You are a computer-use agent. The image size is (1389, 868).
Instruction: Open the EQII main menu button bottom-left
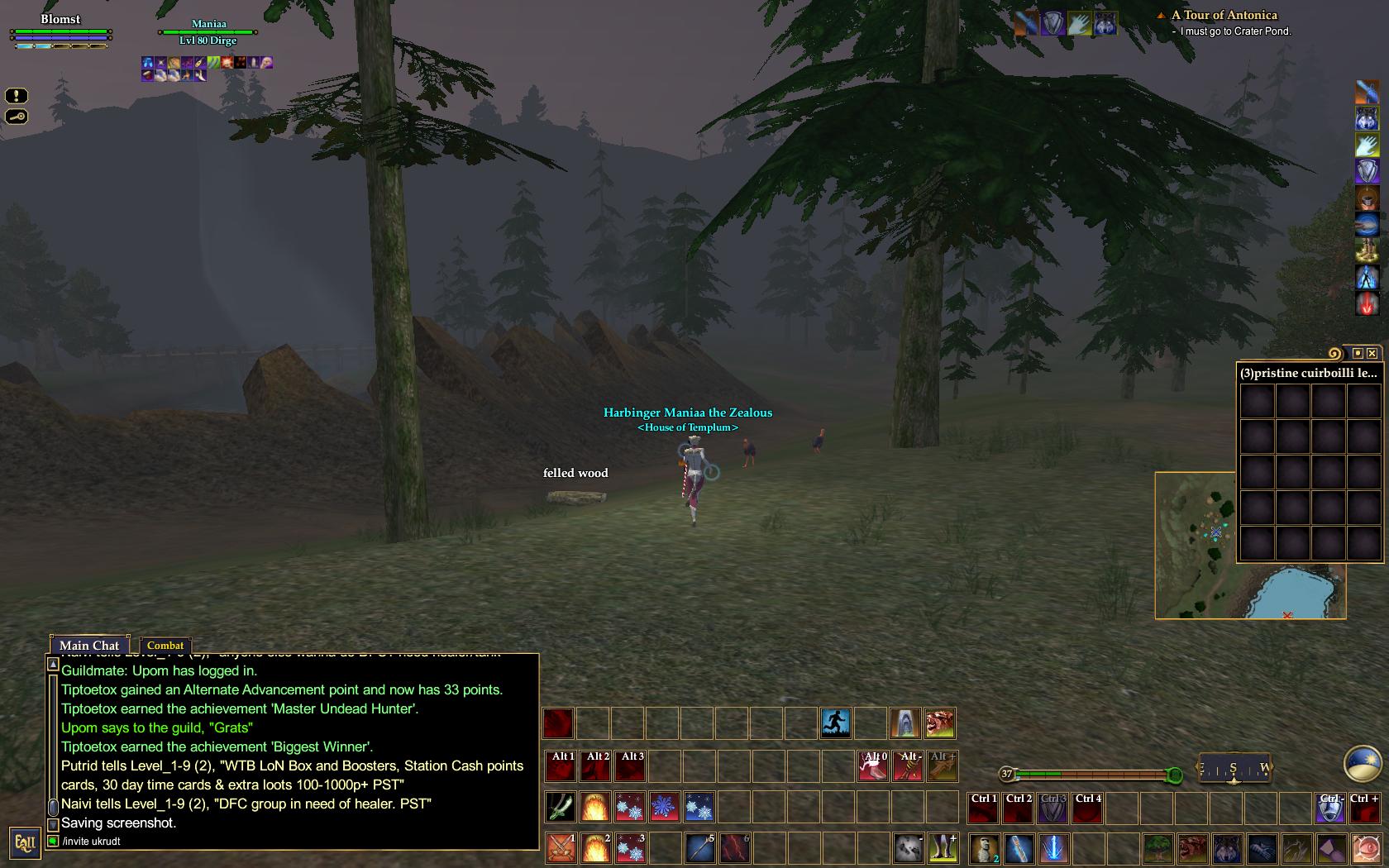[26, 842]
